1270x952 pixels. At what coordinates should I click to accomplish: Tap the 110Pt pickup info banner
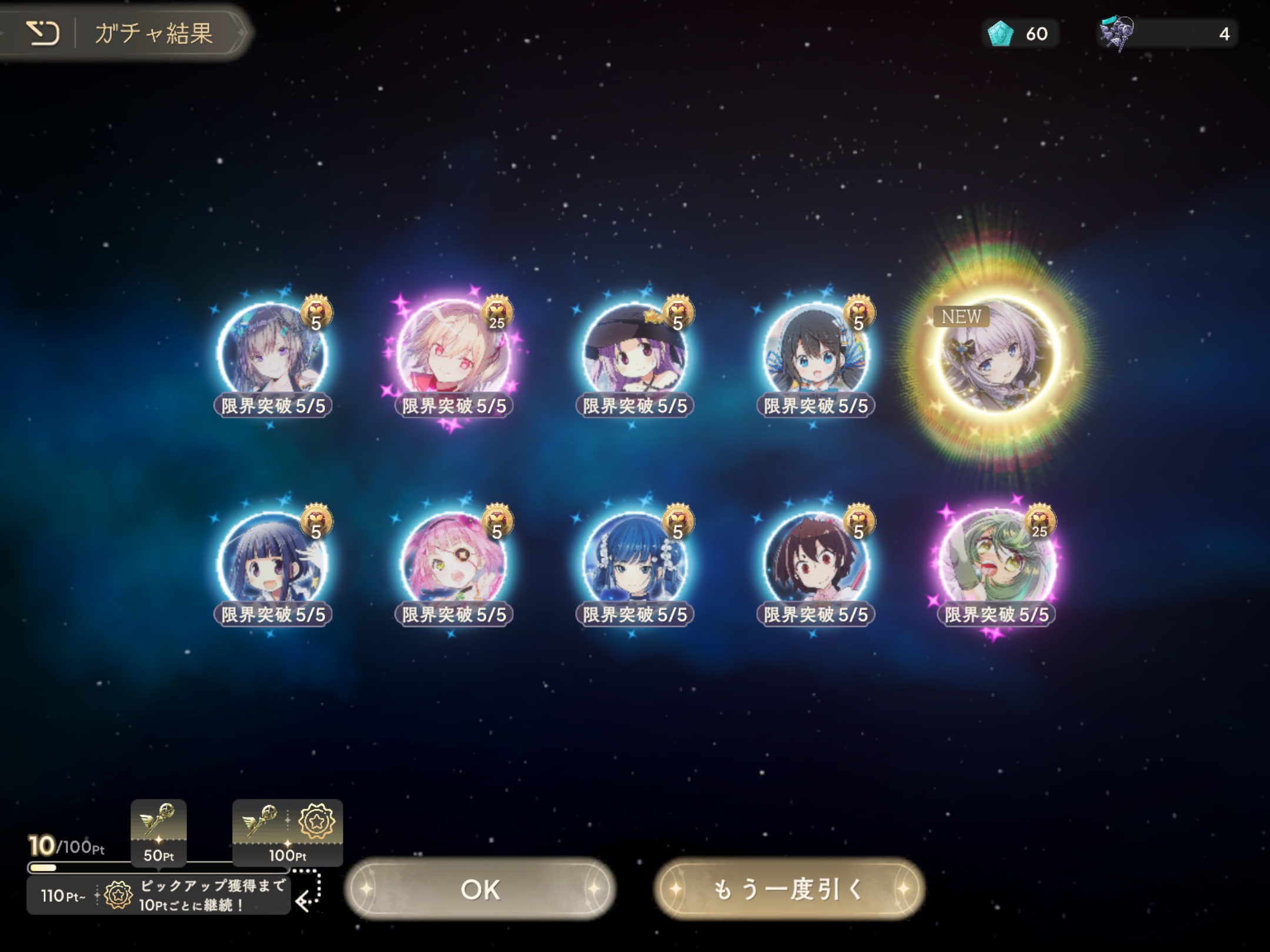(159, 895)
